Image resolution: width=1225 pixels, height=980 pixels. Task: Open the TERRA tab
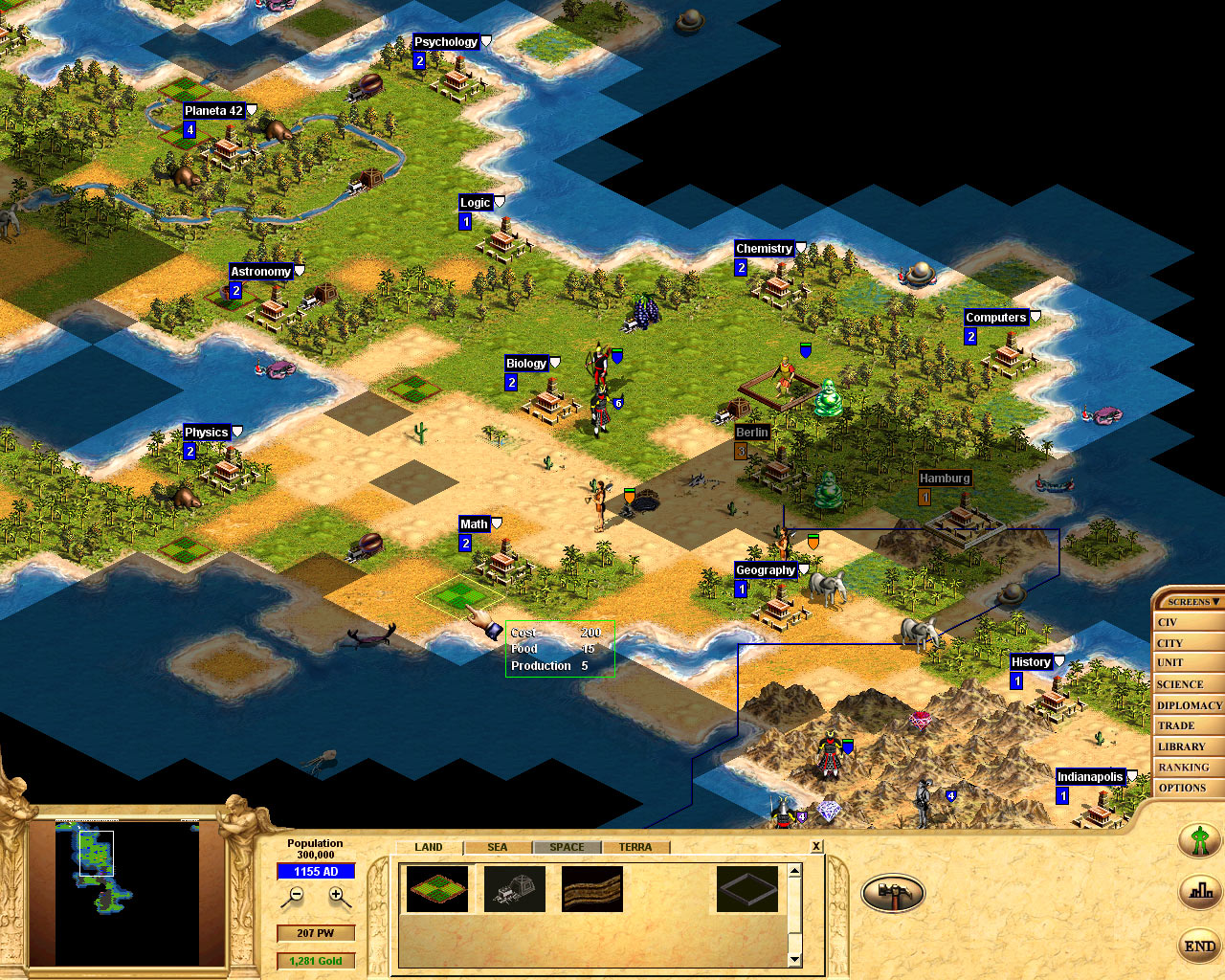point(636,846)
